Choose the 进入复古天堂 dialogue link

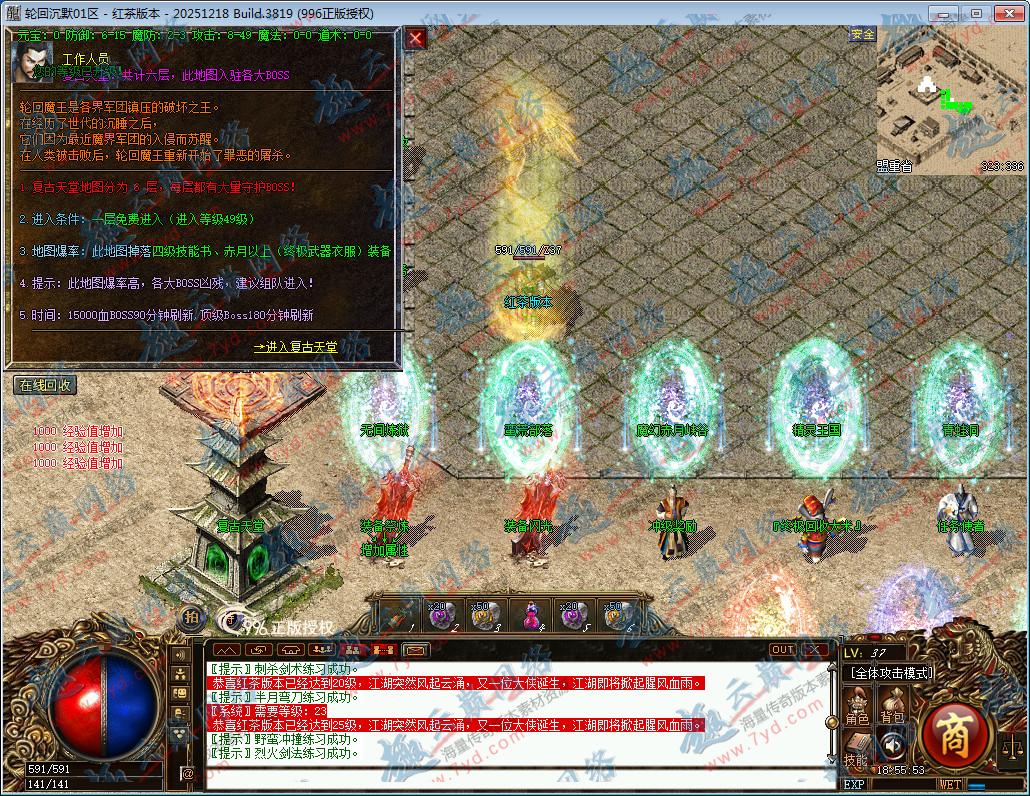click(296, 347)
